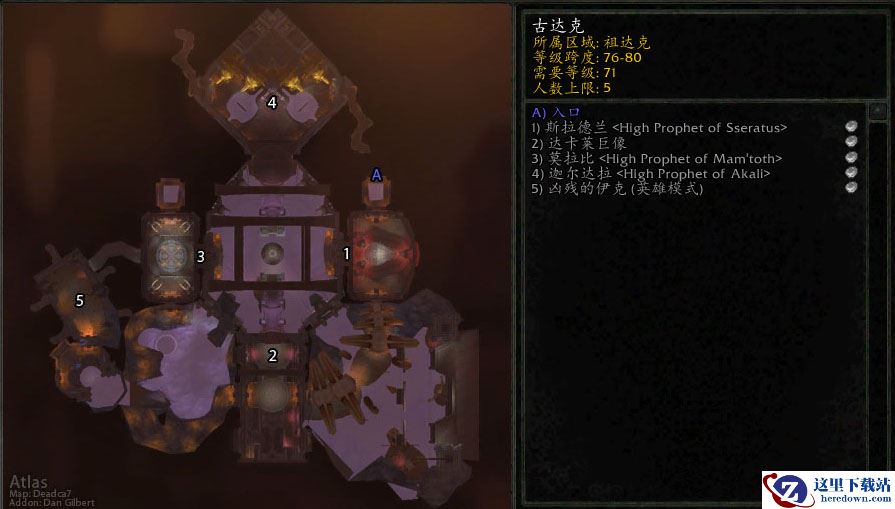Image resolution: width=895 pixels, height=509 pixels.
Task: Select map marker 2 on the dungeon map
Action: (x=272, y=355)
